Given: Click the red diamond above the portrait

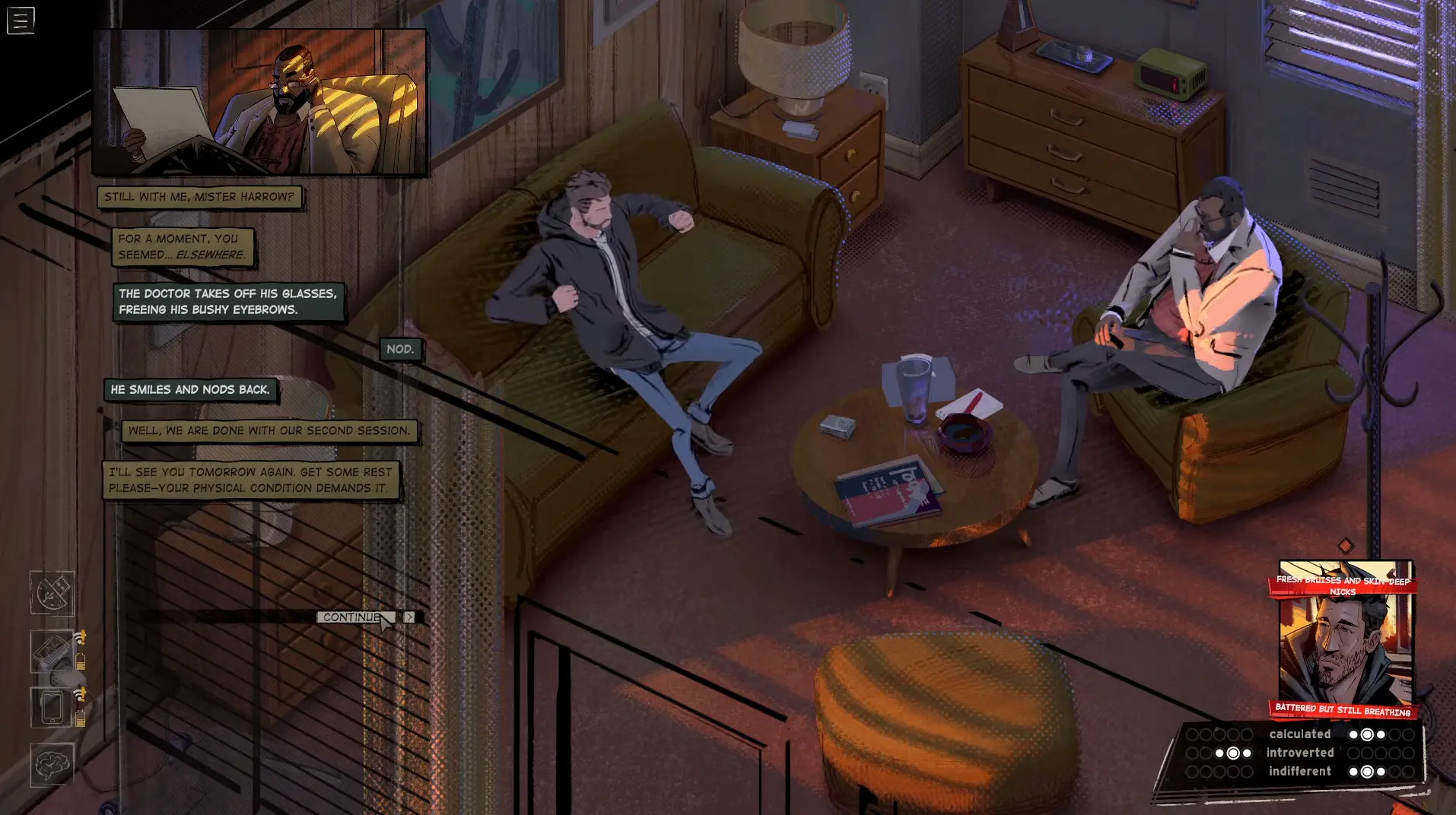Looking at the screenshot, I should [1346, 545].
